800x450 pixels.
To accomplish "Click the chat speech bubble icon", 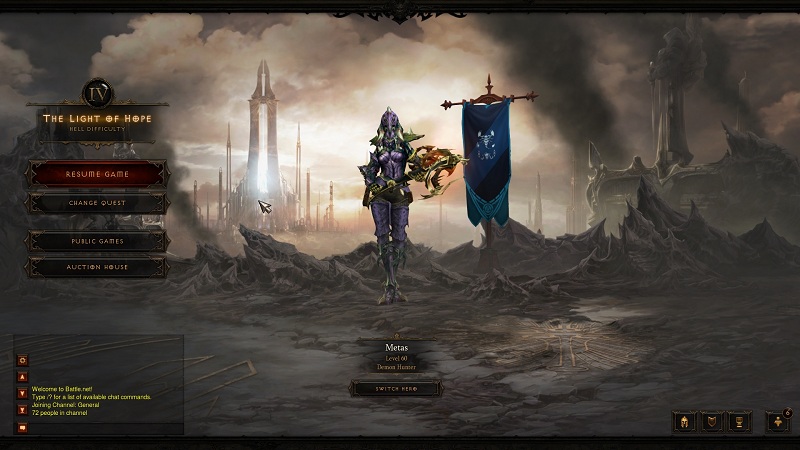I will tap(22, 428).
